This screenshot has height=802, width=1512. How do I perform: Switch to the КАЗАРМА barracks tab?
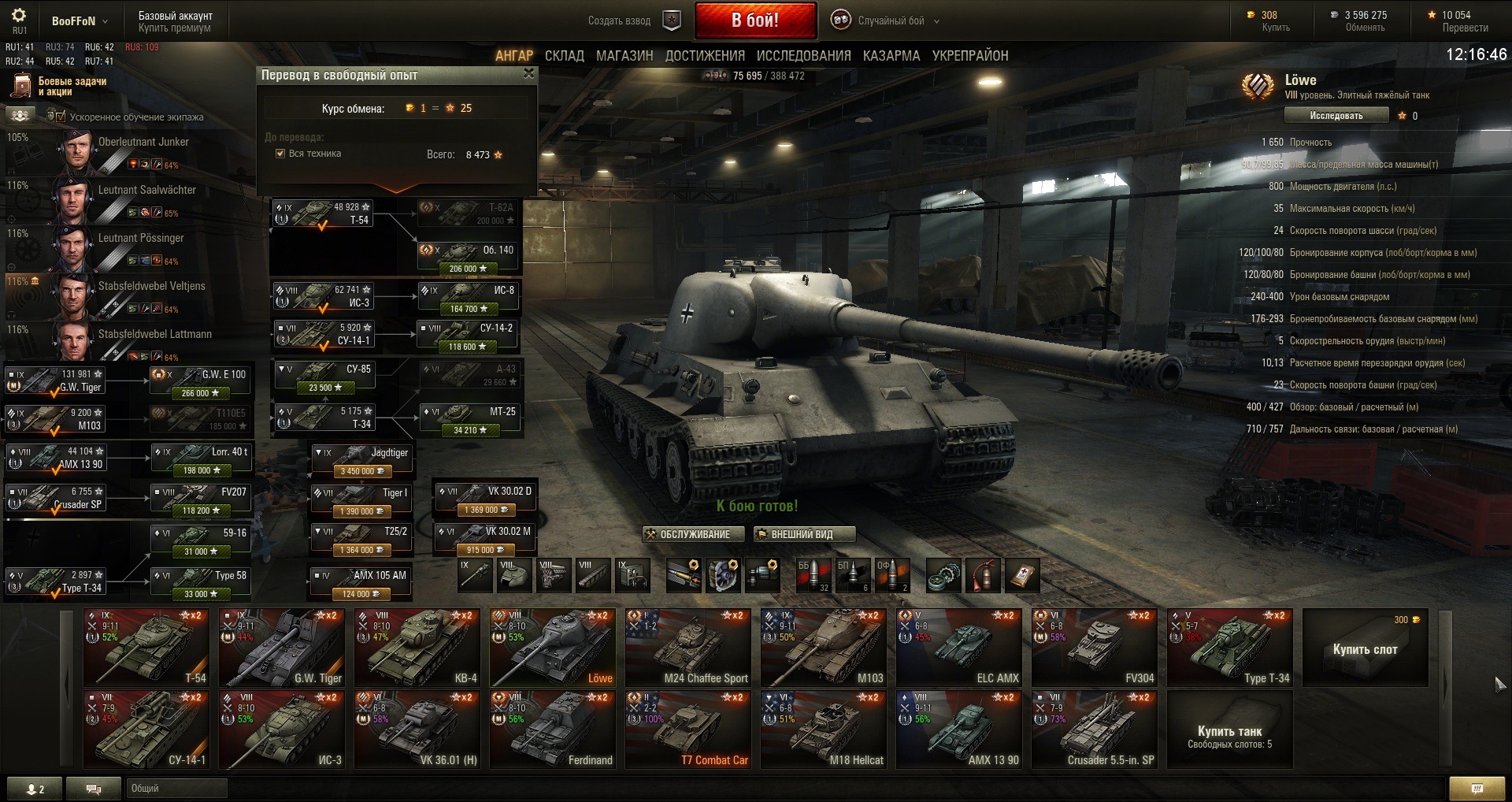pyautogui.click(x=891, y=56)
